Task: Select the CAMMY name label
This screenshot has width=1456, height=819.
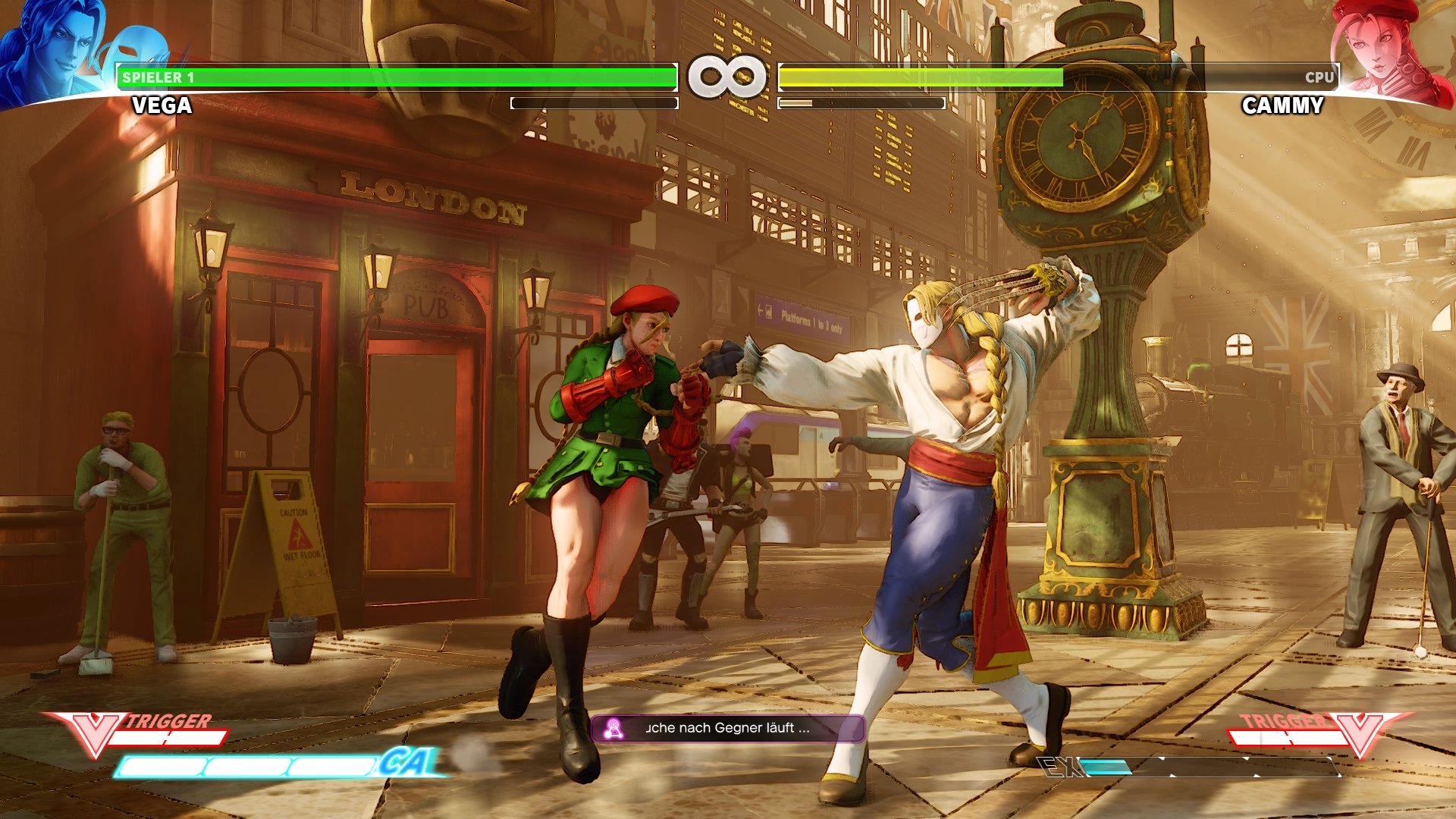Action: 1282,106
